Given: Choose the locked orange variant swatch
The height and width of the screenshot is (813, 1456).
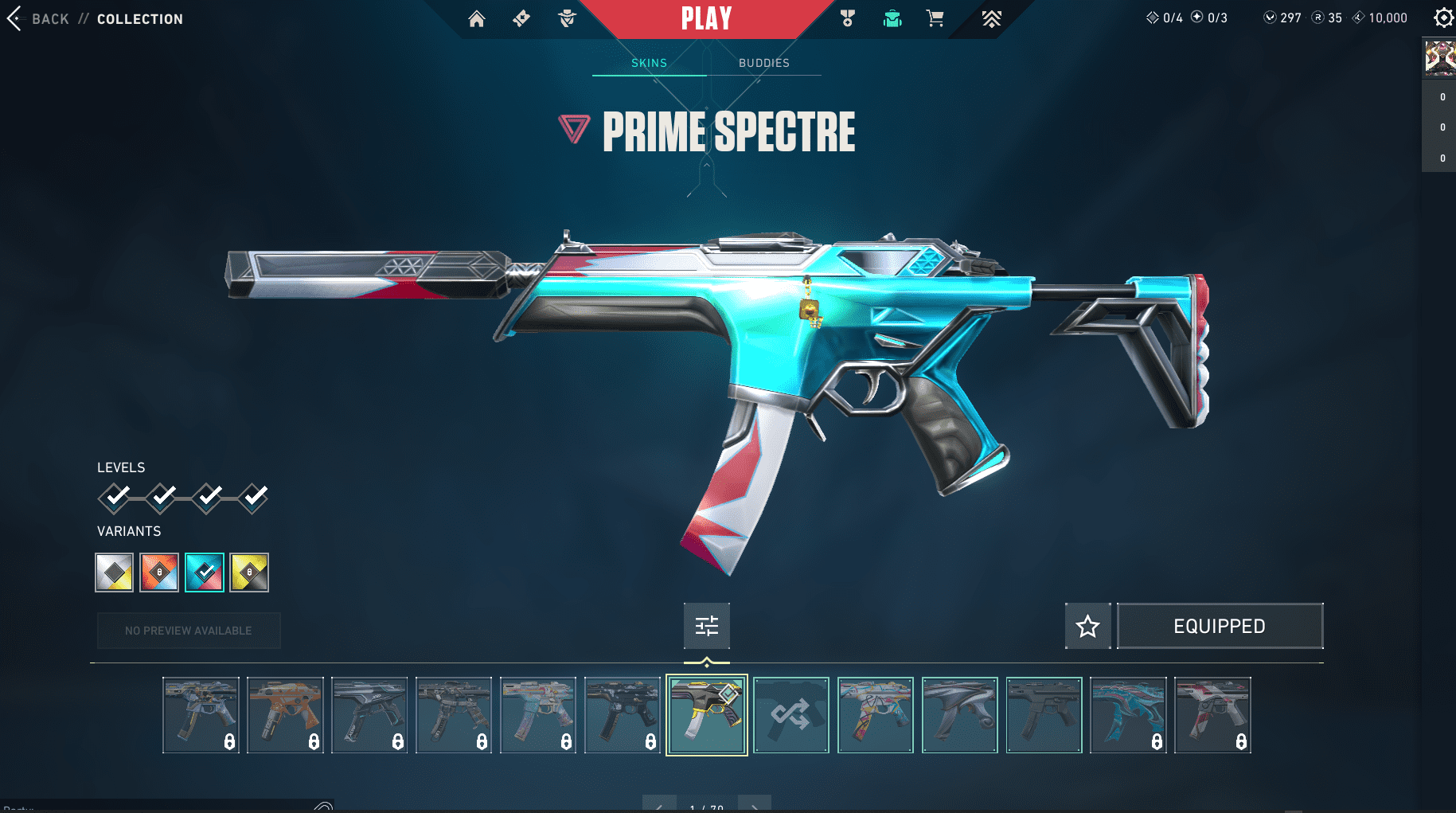Looking at the screenshot, I should click(159, 573).
